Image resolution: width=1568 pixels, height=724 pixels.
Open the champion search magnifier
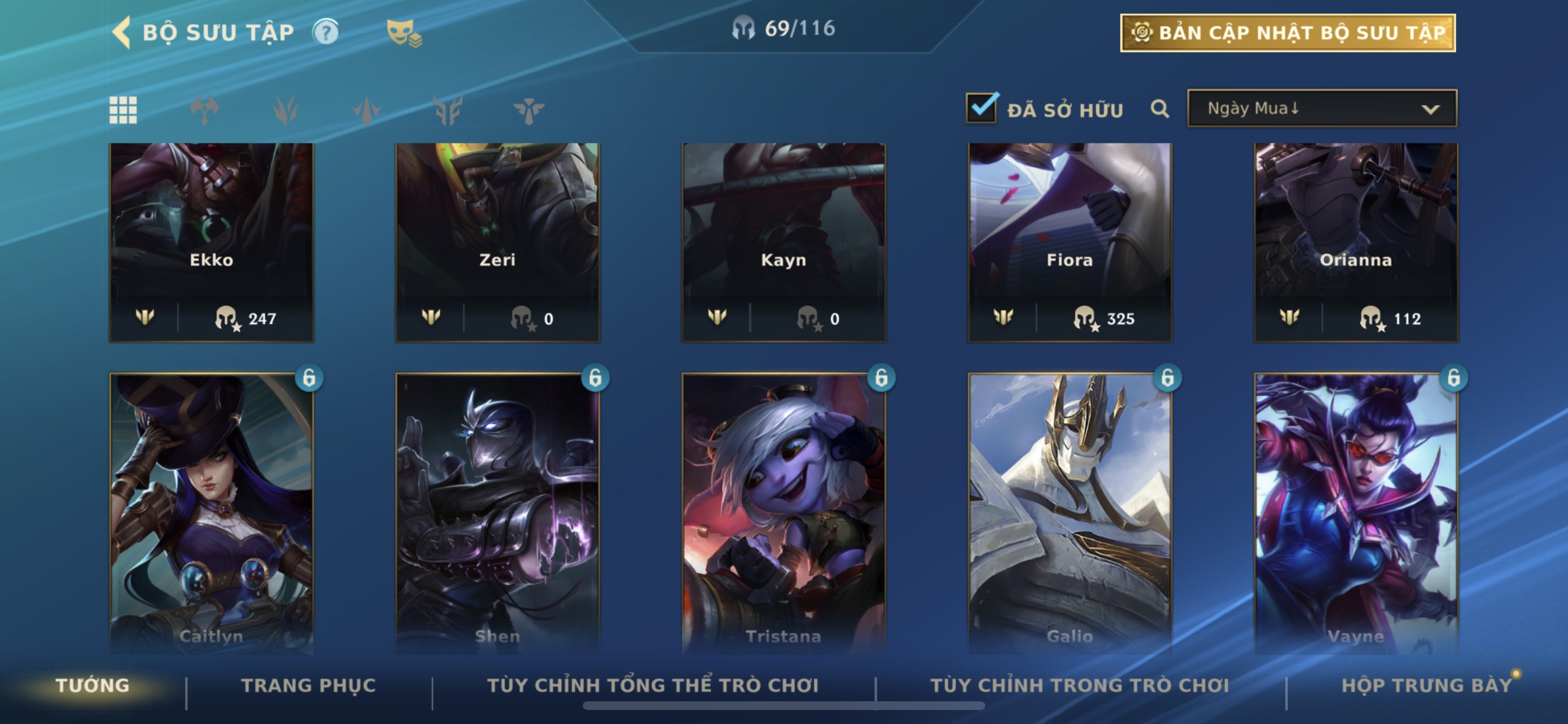click(1160, 109)
